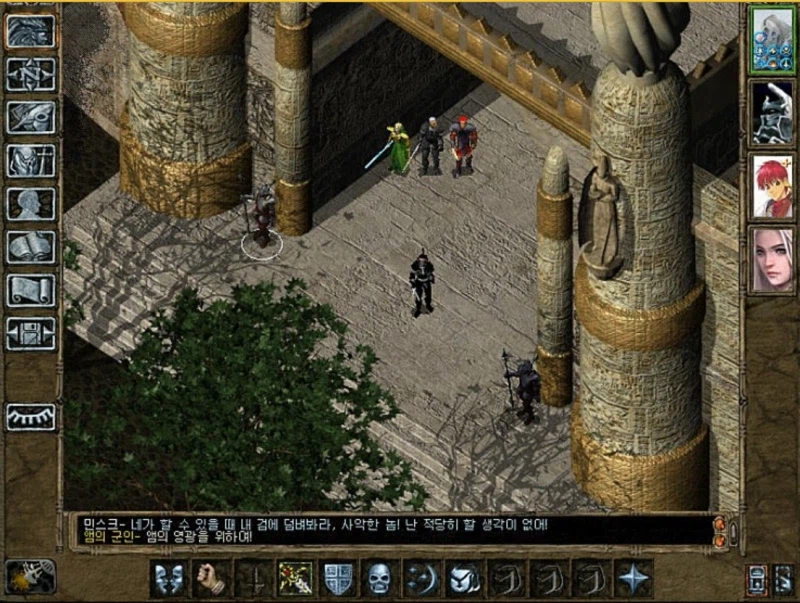
Task: Pick the white-haired woman portrait
Action: point(771,259)
